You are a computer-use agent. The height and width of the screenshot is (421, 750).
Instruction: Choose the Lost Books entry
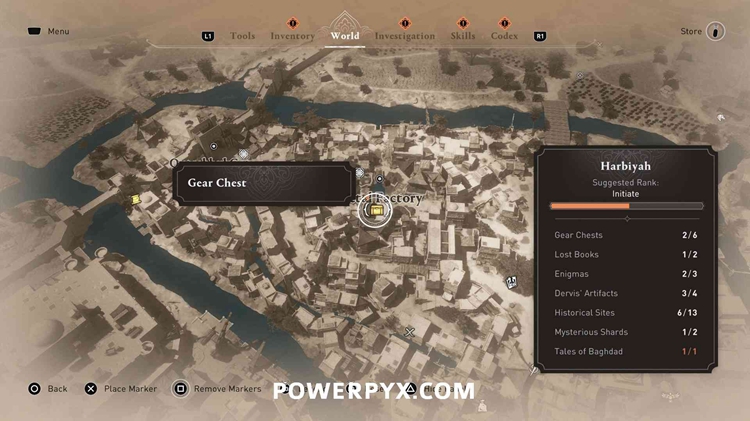627,254
